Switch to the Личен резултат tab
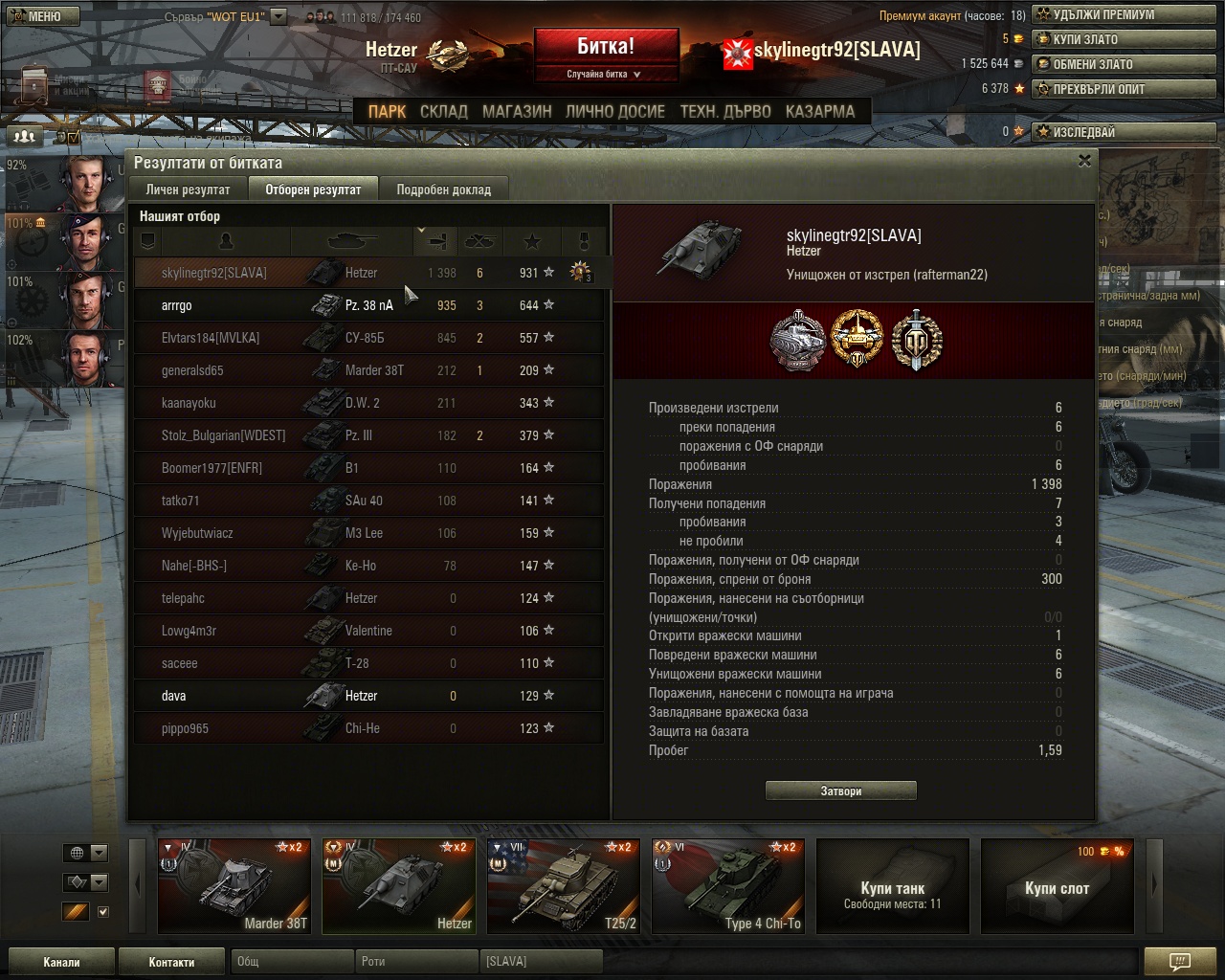 188,189
